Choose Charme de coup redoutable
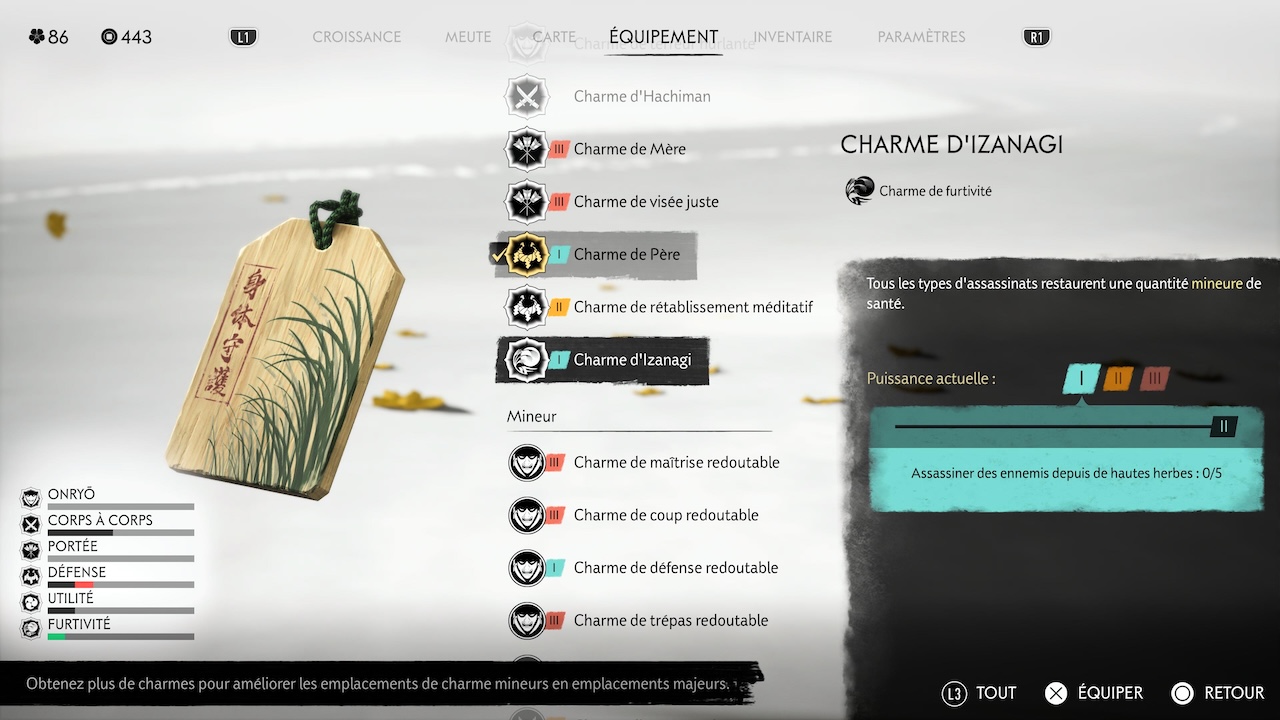 pyautogui.click(x=665, y=515)
